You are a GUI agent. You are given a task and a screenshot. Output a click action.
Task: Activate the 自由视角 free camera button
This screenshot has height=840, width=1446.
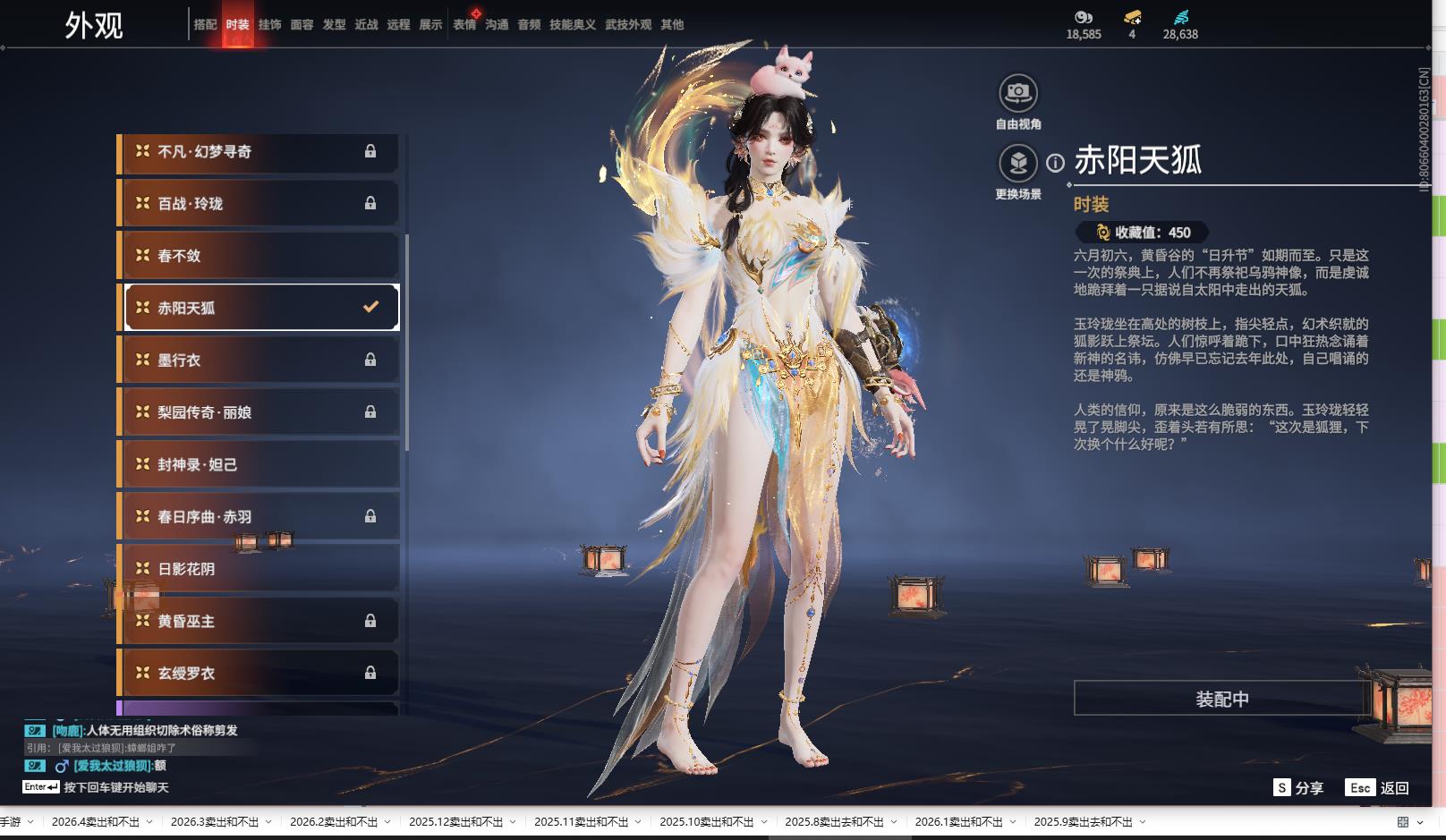pos(1017,93)
